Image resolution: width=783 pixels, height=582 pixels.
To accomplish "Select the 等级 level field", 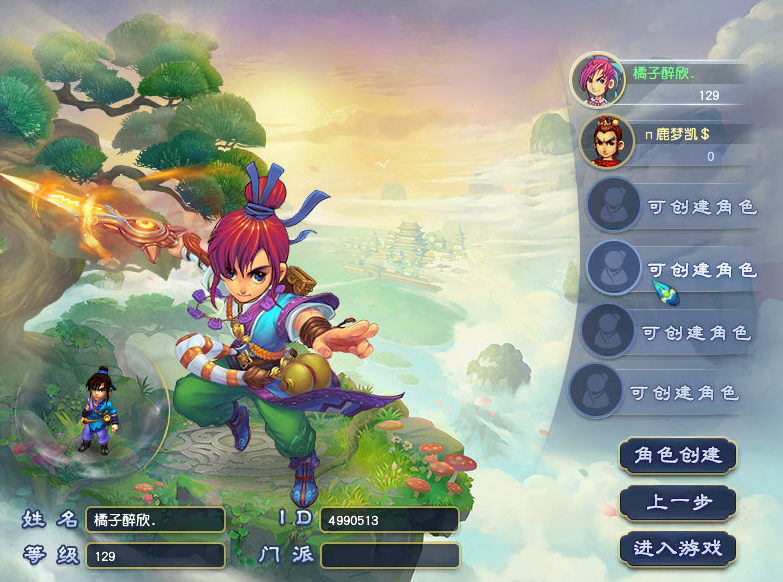I will point(155,555).
